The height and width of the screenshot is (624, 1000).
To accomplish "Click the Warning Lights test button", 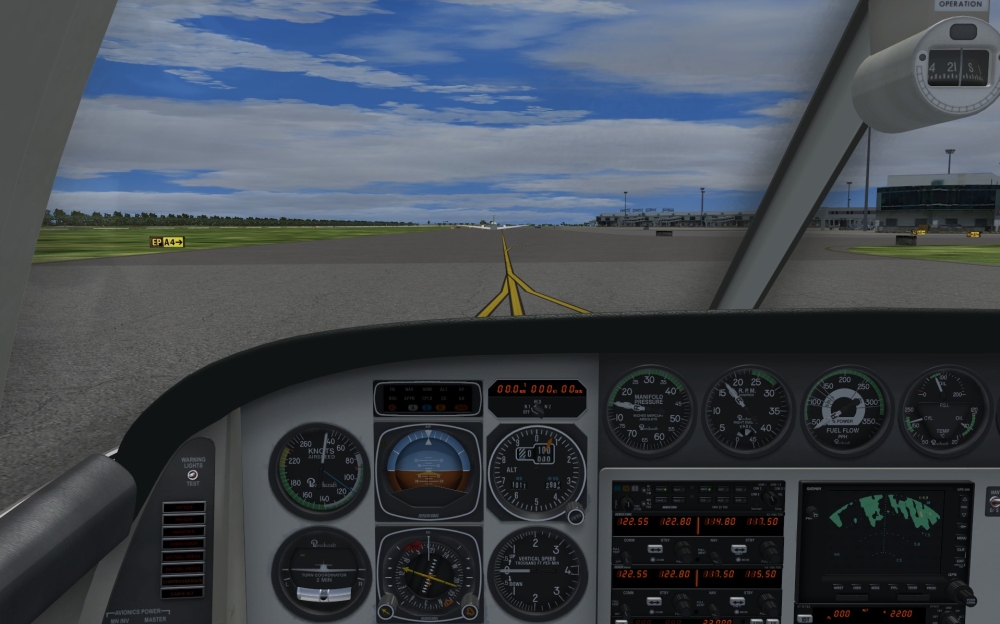I will (192, 474).
